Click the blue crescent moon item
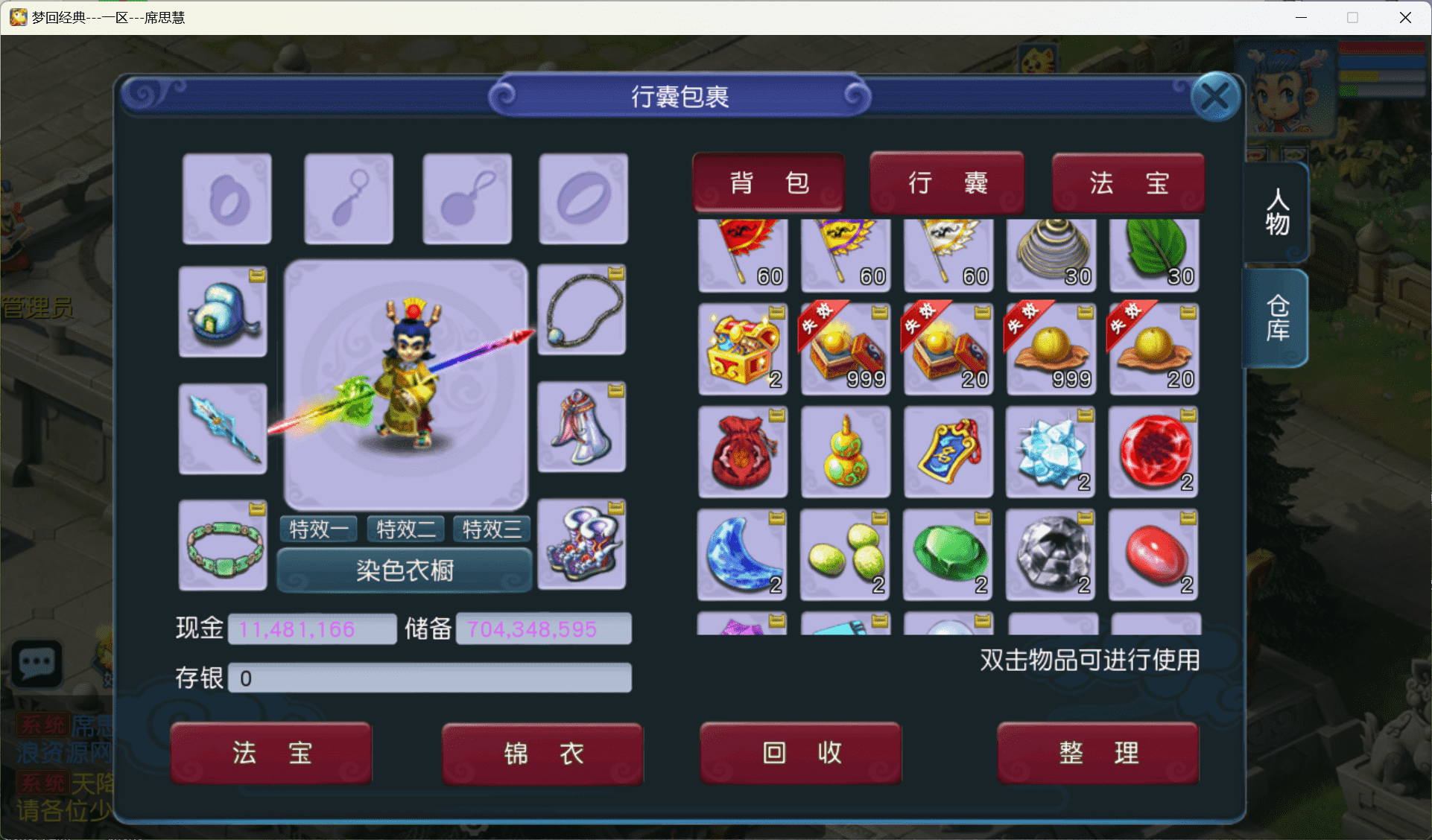The height and width of the screenshot is (840, 1432). click(x=743, y=555)
